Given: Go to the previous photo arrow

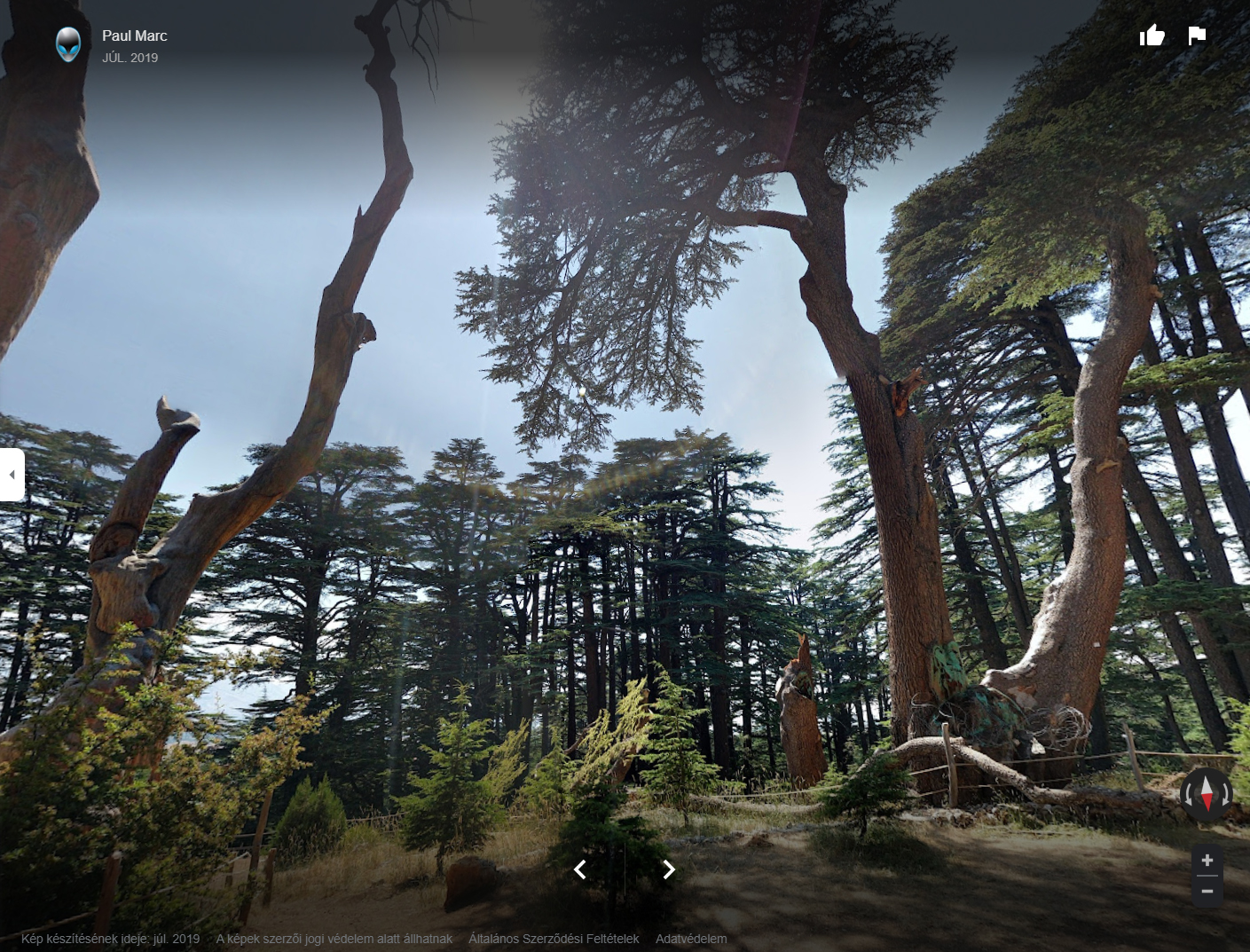Looking at the screenshot, I should tap(580, 869).
